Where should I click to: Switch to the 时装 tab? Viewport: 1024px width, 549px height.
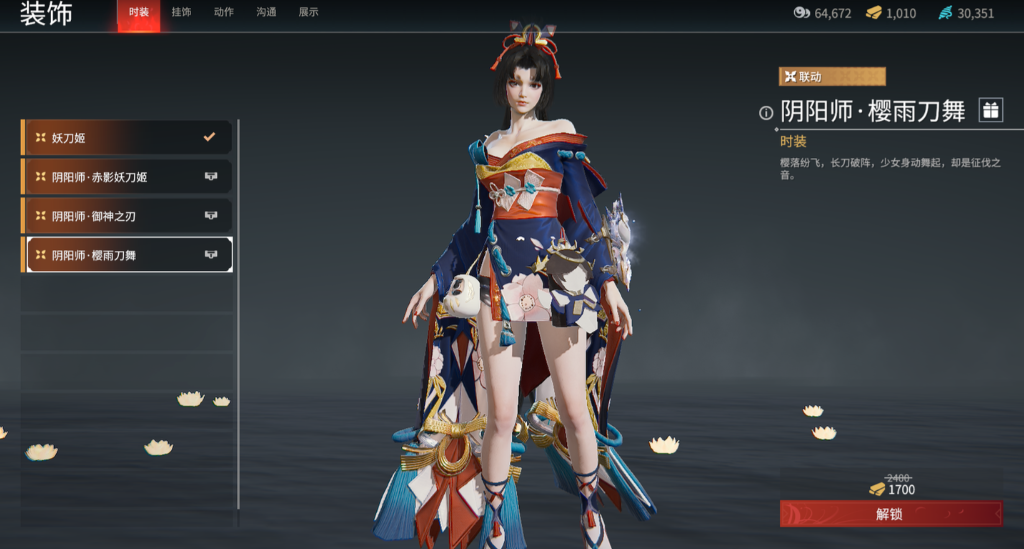pos(139,13)
